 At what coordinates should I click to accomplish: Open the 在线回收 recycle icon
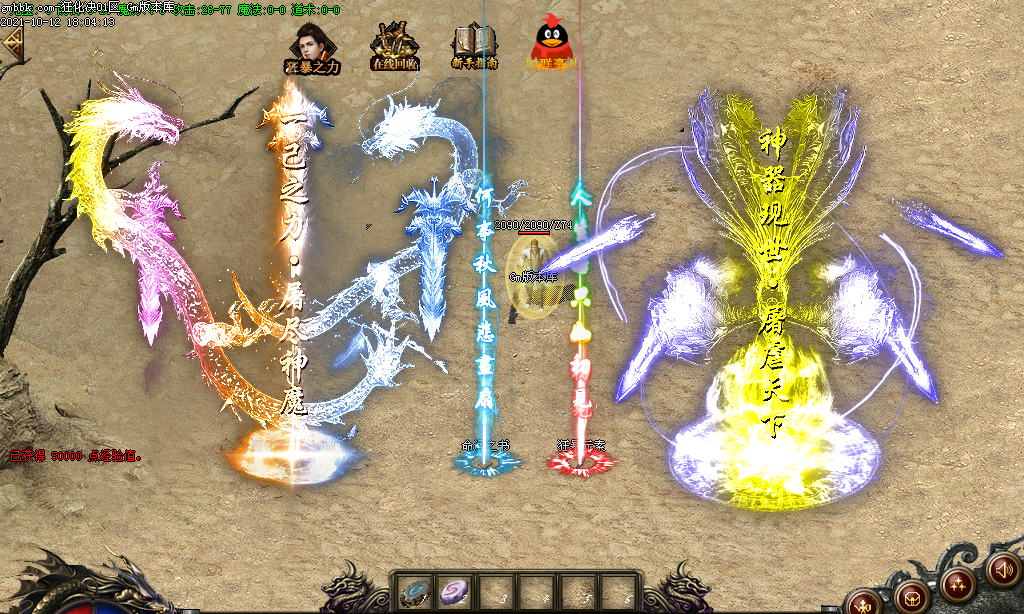coord(394,47)
